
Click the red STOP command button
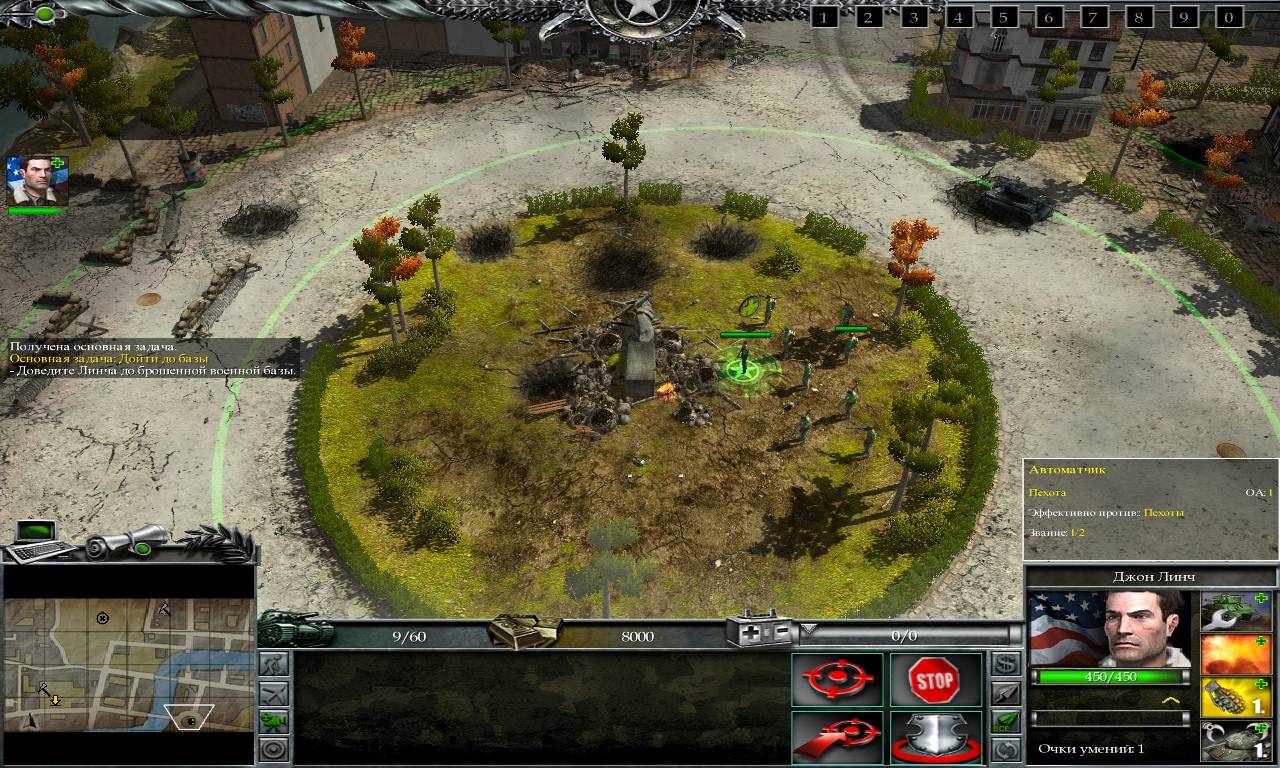933,680
